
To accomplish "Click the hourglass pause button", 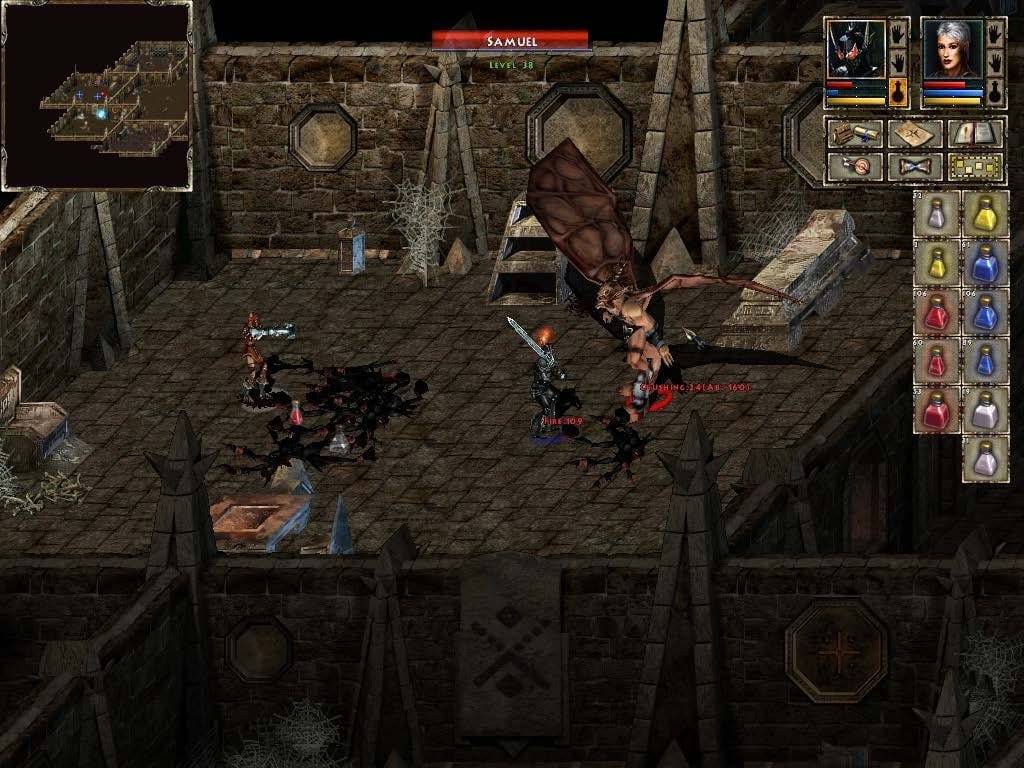I will (915, 166).
